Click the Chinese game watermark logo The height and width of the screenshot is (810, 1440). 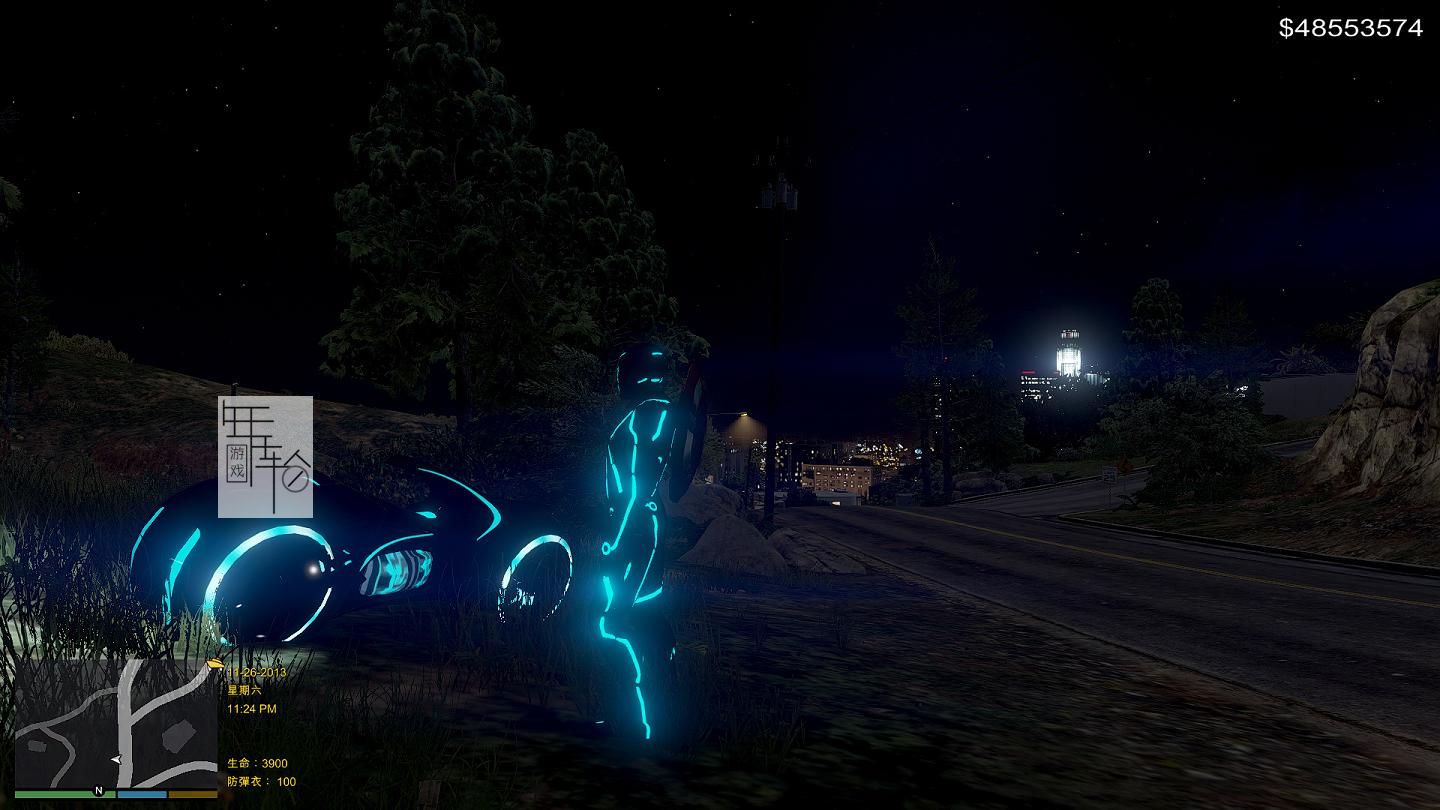click(265, 457)
